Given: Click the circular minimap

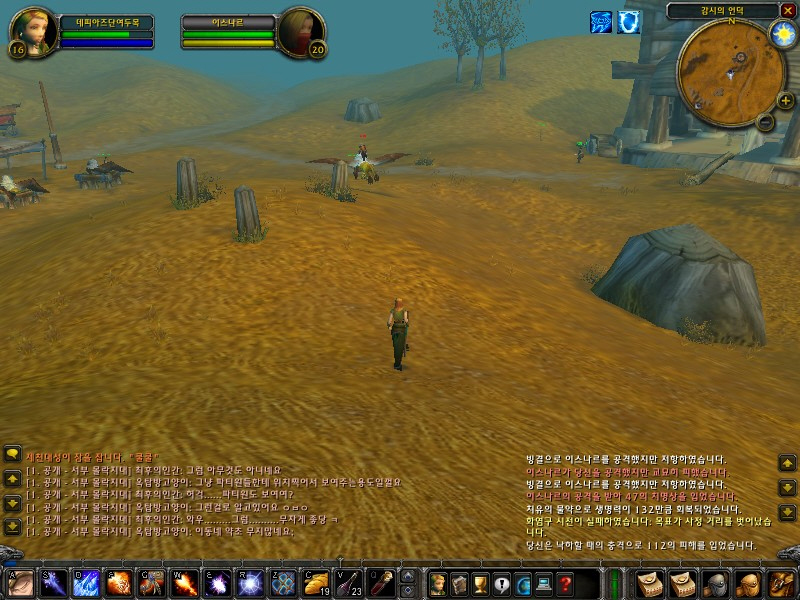Looking at the screenshot, I should tap(730, 72).
